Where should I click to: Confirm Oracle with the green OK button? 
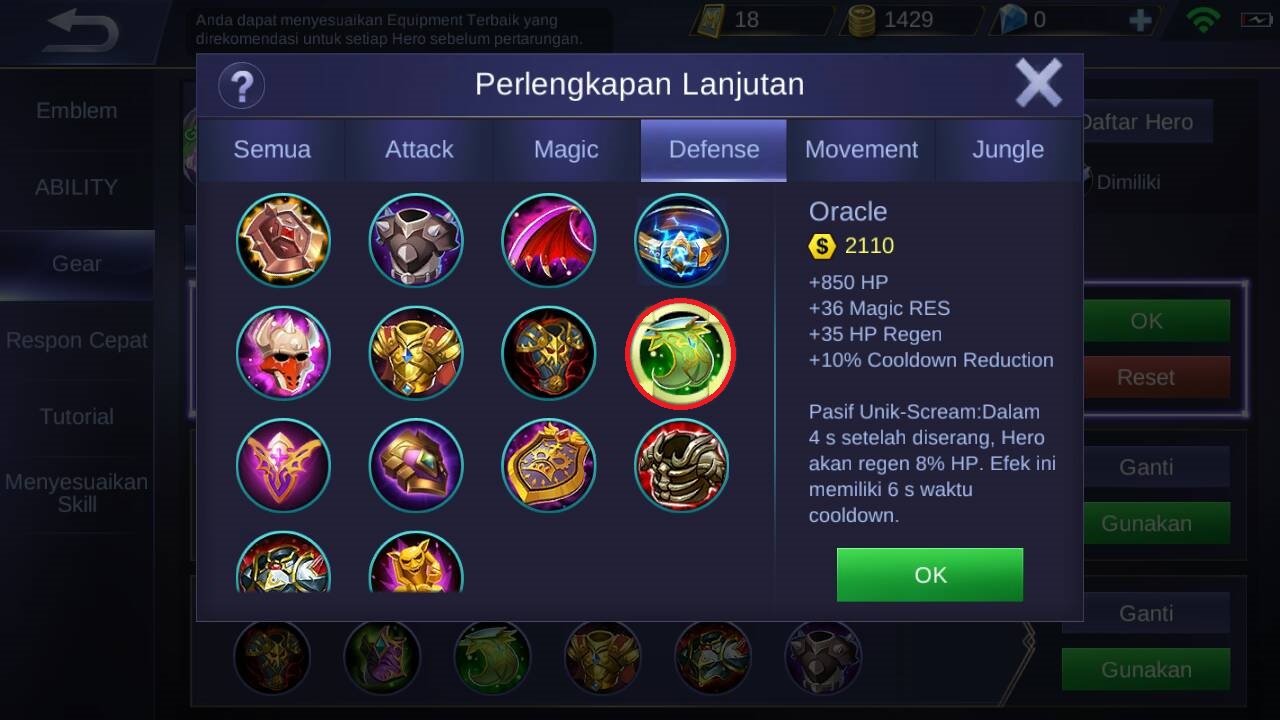929,575
